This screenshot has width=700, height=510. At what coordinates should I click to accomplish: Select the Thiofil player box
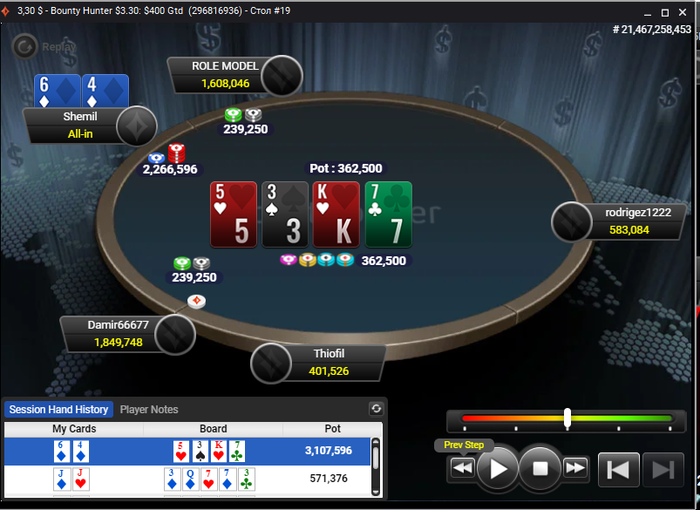pos(330,362)
